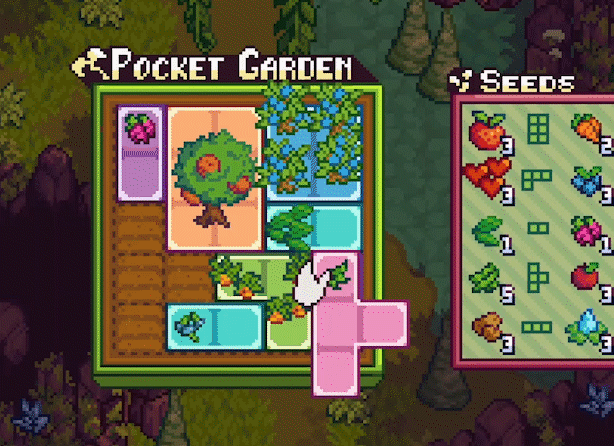Pick the red hearts seed
Image resolution: width=614 pixels, height=446 pixels.
pos(487,176)
